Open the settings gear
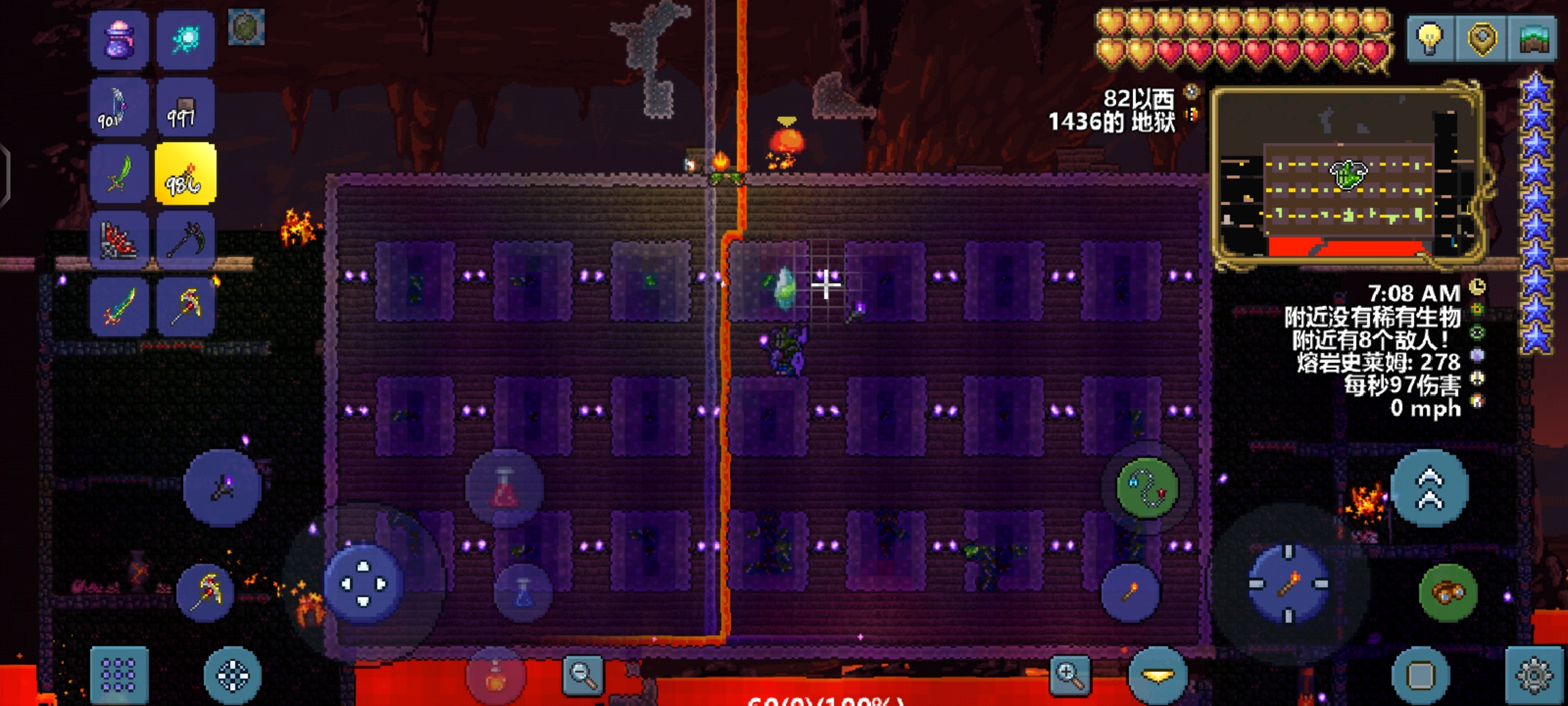 (1534, 675)
